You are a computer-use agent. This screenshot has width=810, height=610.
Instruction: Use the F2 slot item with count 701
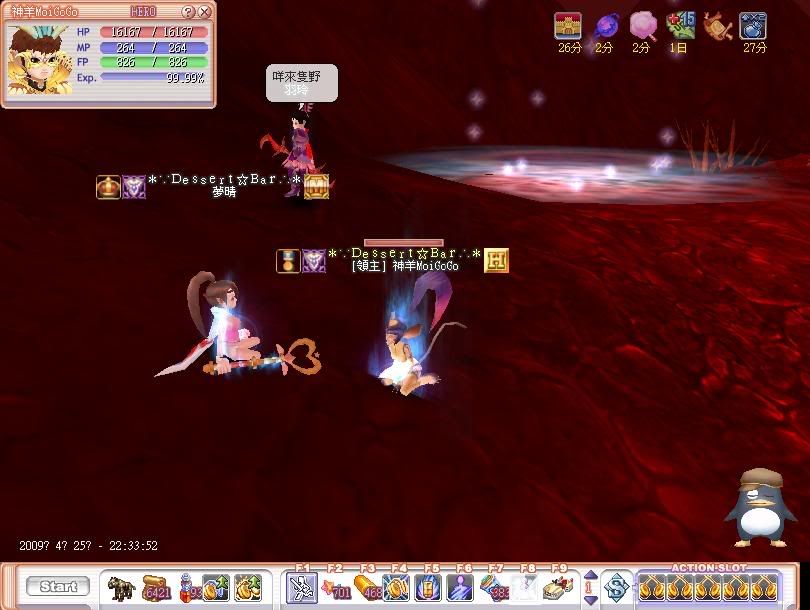334,588
